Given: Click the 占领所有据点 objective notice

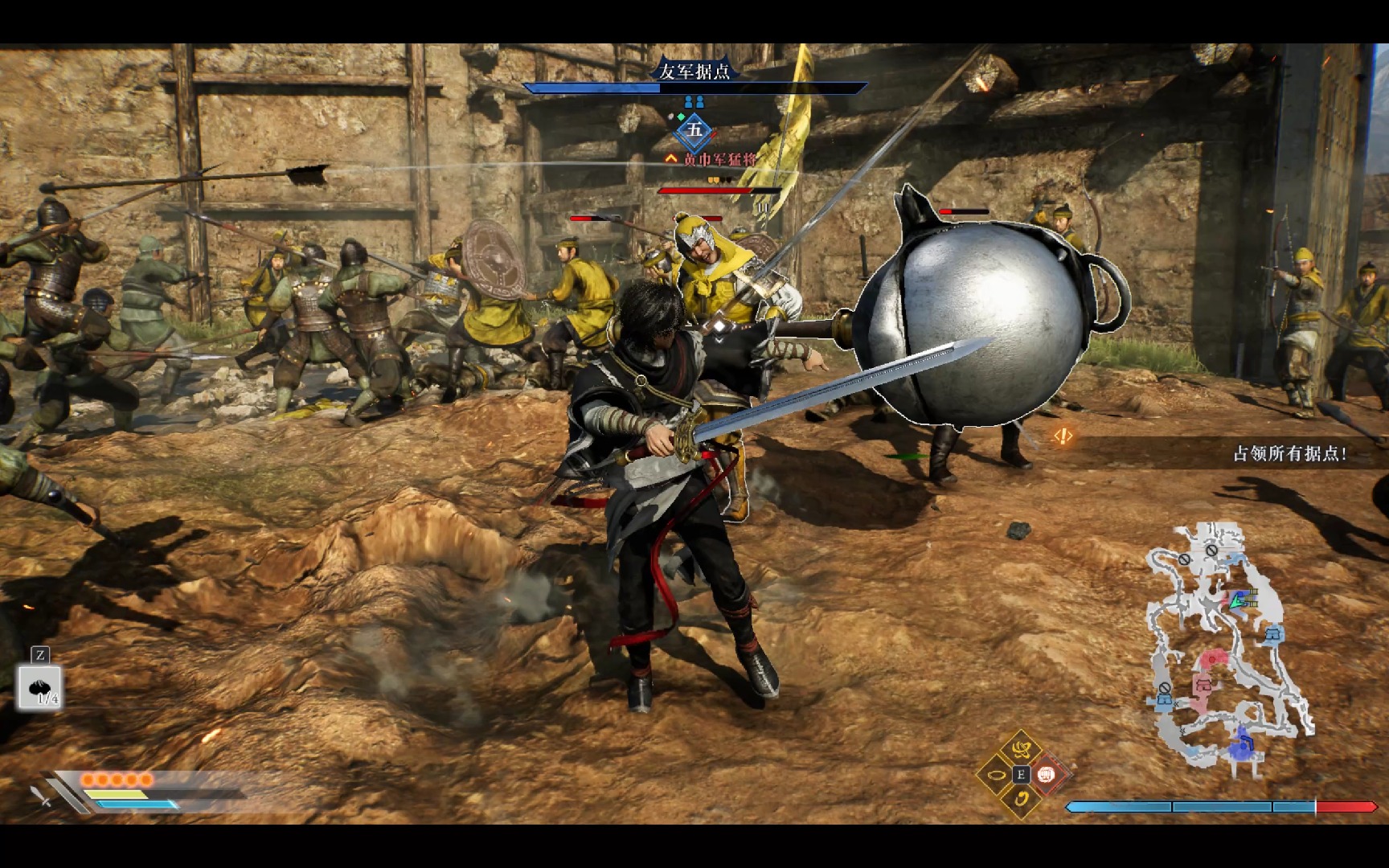Looking at the screenshot, I should tap(1289, 454).
